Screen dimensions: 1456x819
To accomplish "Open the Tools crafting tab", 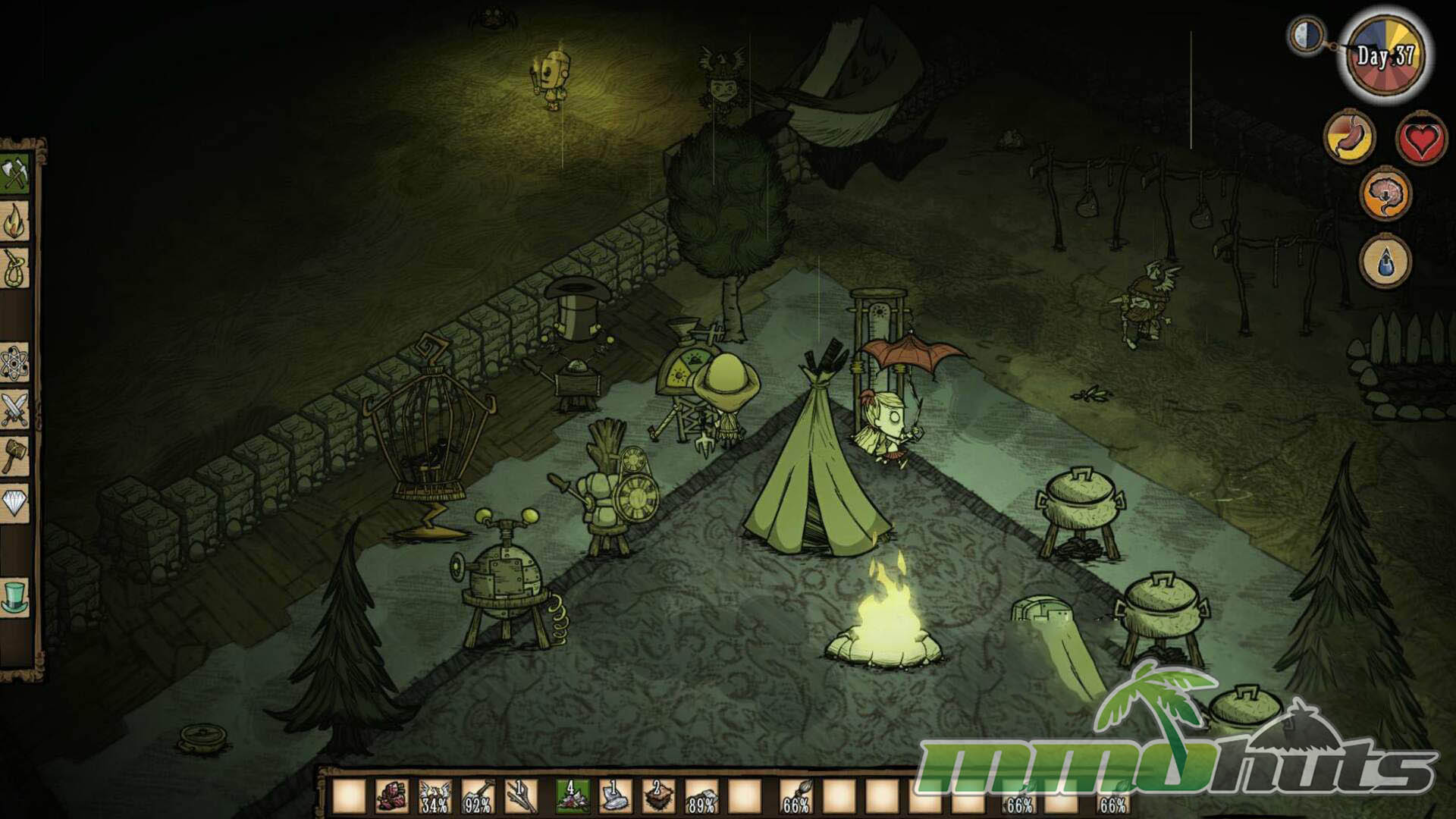I will (x=14, y=174).
